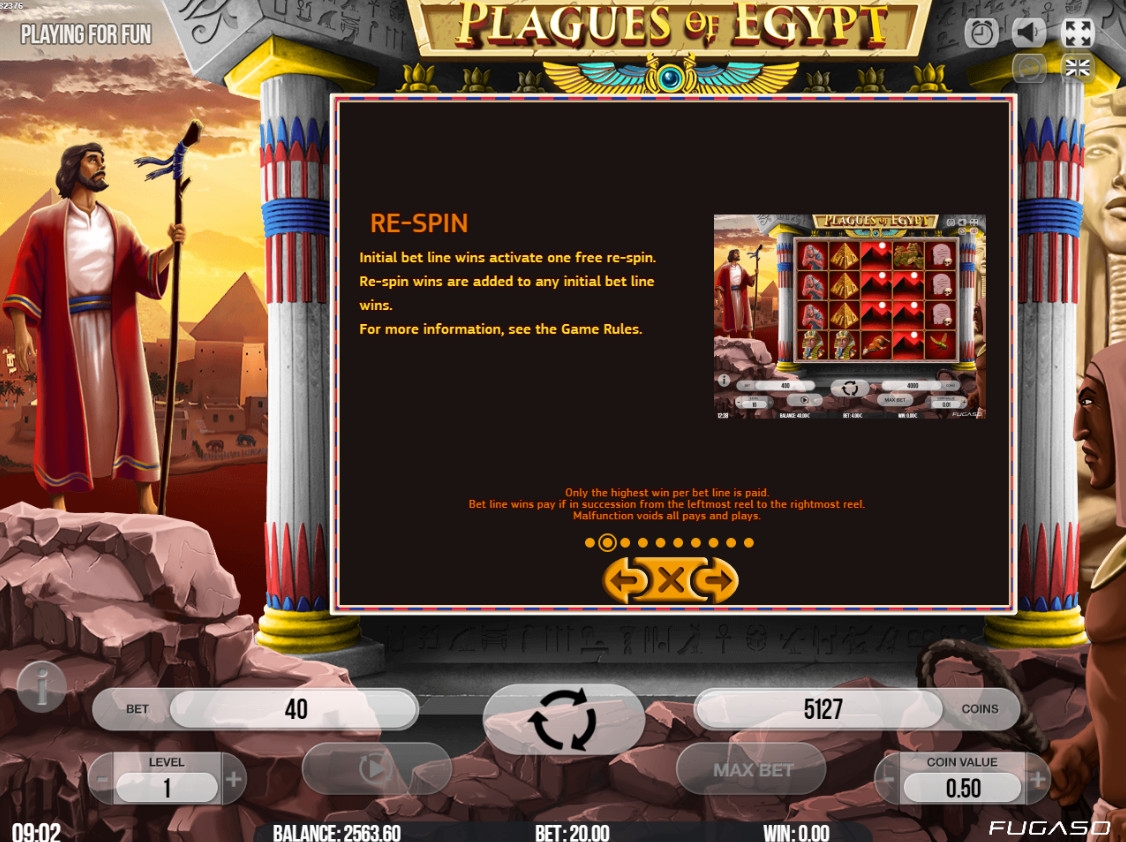1126x842 pixels.
Task: Open the info button on the left
Action: (42, 687)
